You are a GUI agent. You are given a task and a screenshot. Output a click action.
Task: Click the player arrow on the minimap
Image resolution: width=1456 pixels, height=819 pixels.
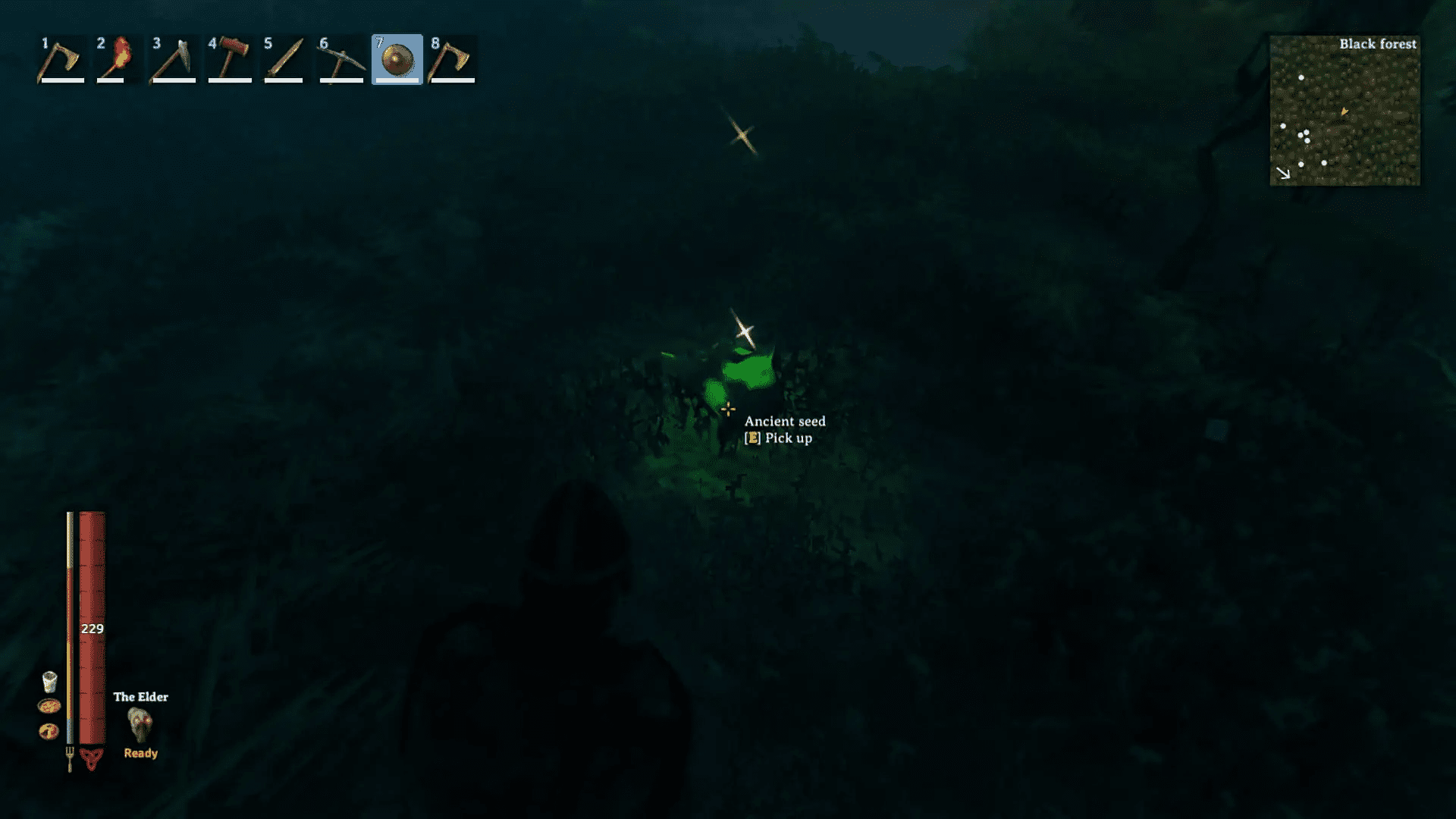click(x=1344, y=112)
